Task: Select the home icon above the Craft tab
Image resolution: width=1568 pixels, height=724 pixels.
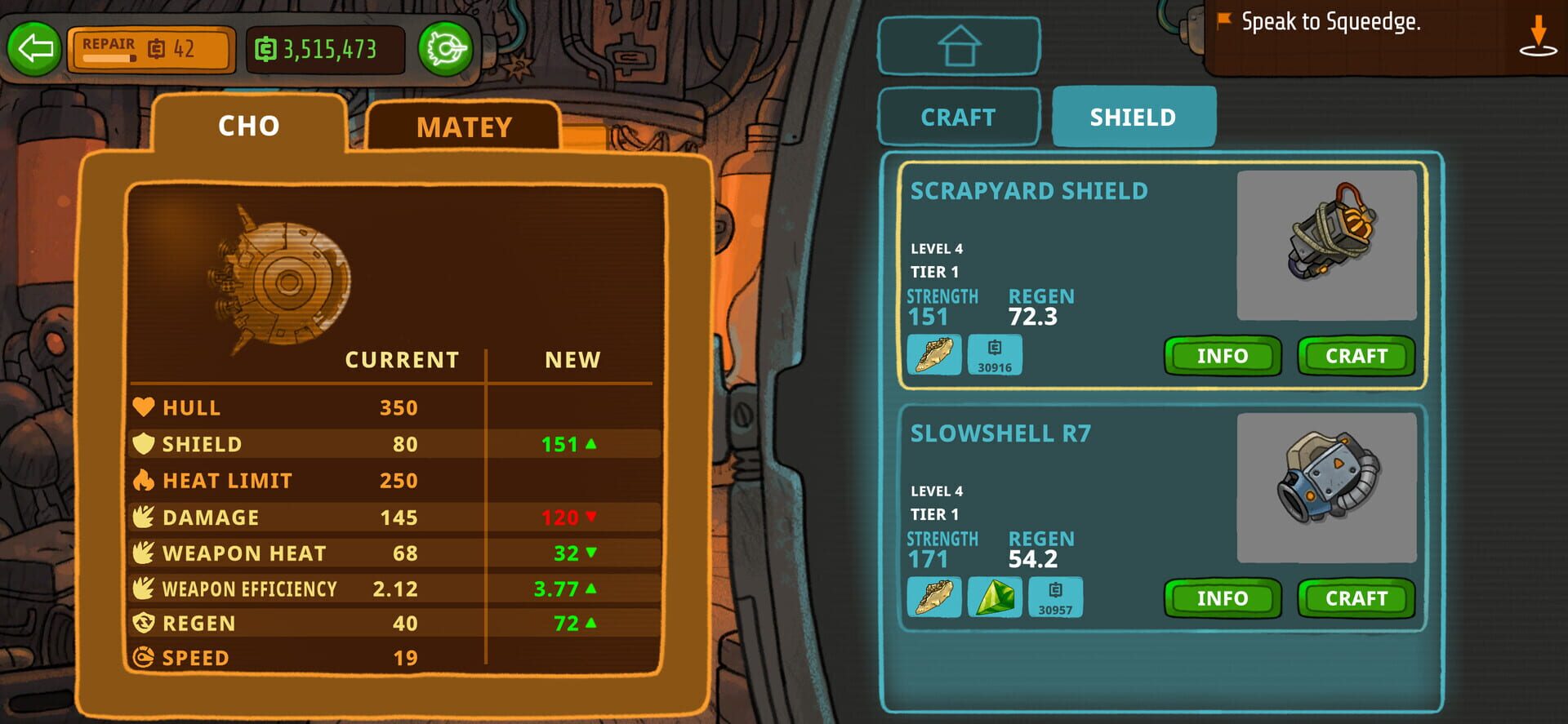Action: point(959,47)
